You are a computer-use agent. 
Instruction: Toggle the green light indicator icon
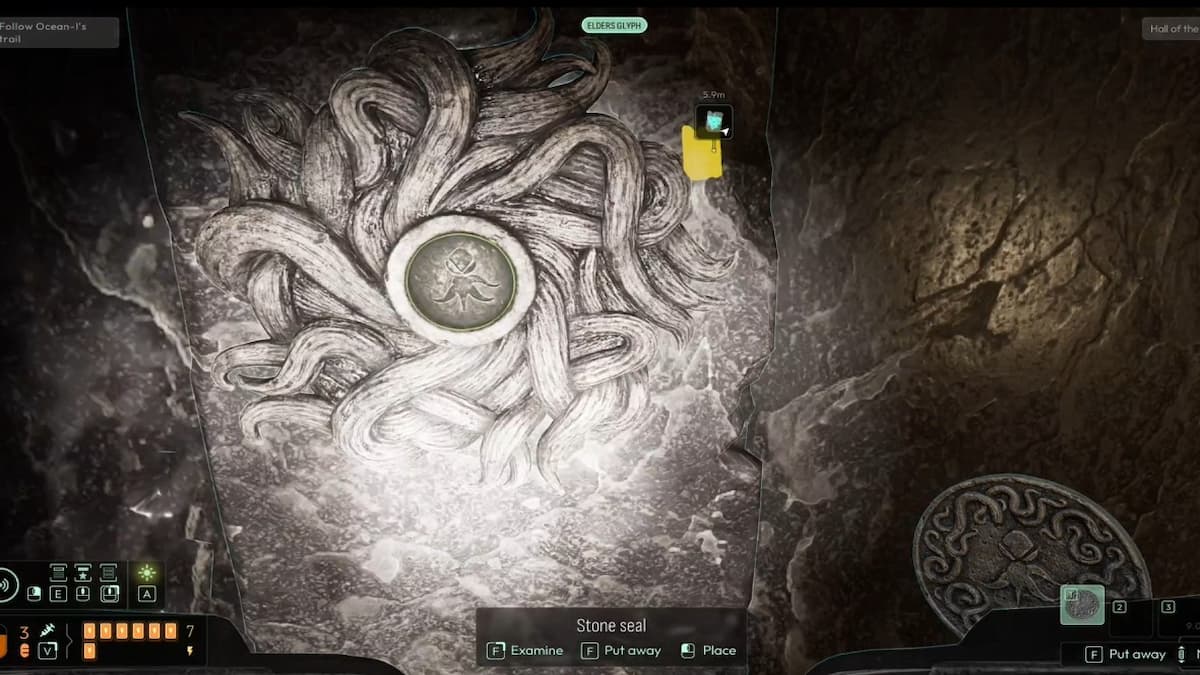(x=147, y=573)
